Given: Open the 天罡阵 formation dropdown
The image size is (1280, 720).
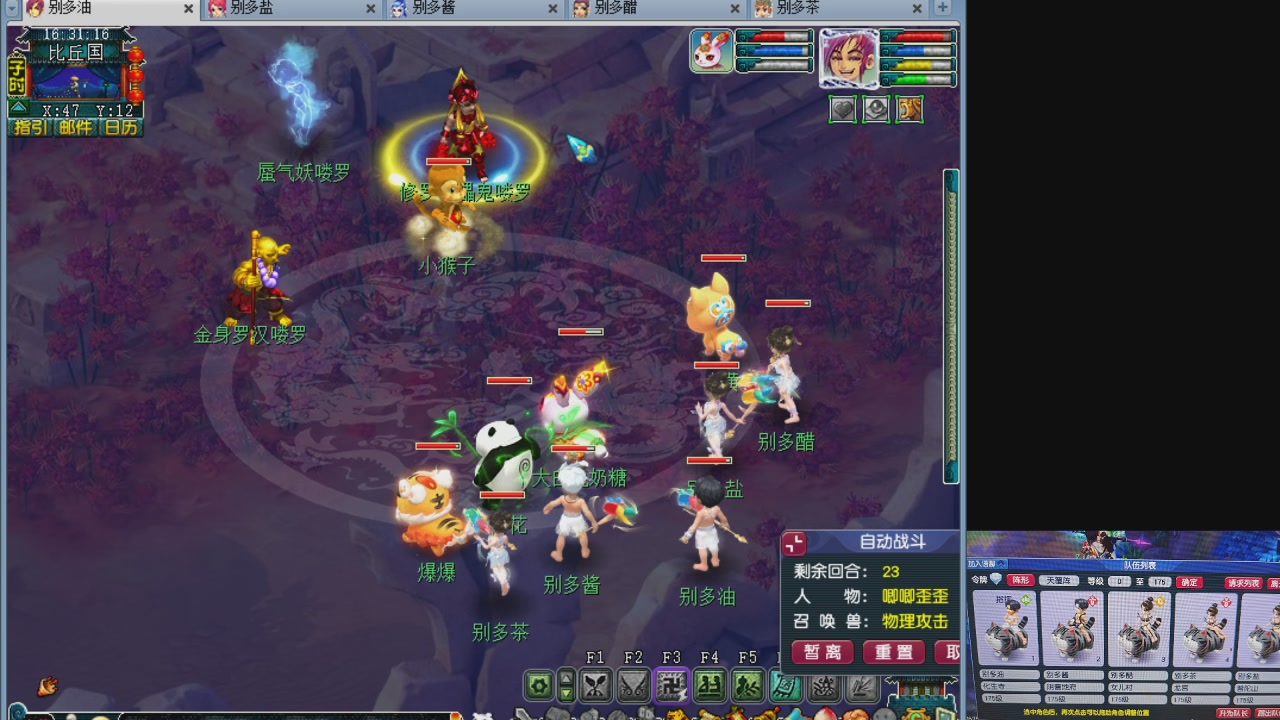Looking at the screenshot, I should click(x=1059, y=580).
